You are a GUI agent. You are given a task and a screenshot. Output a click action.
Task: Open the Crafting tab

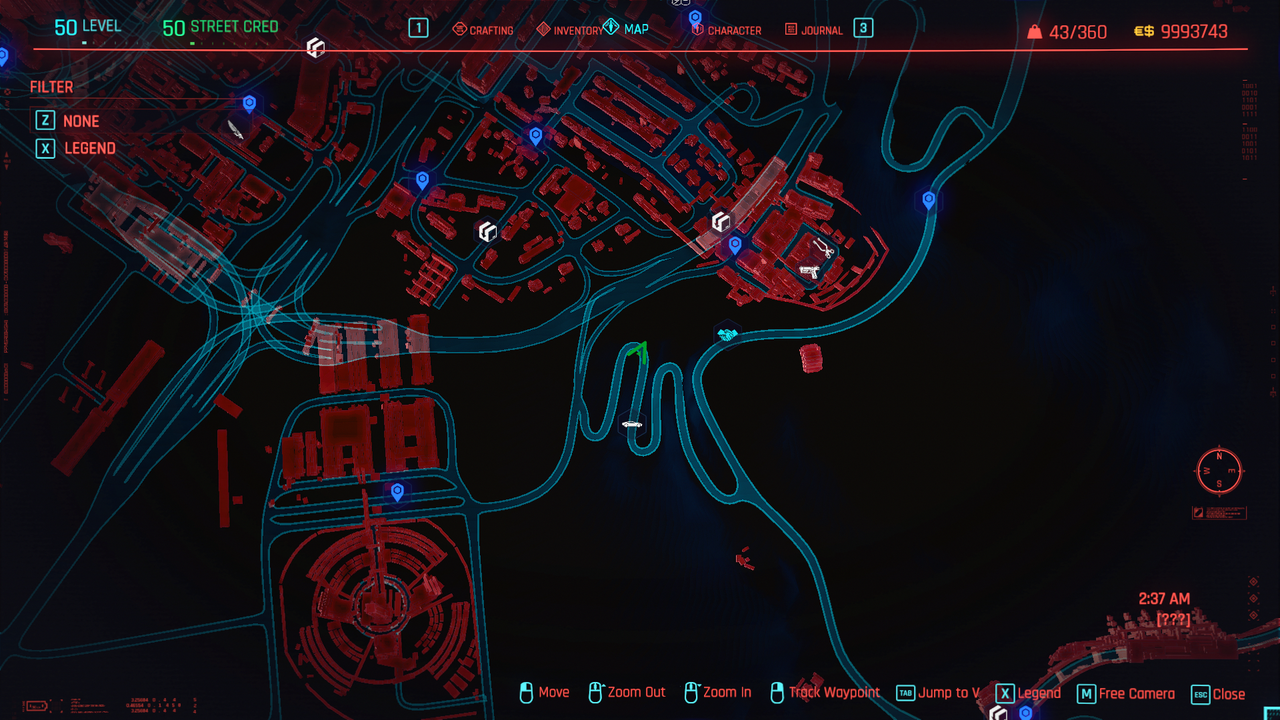(483, 30)
